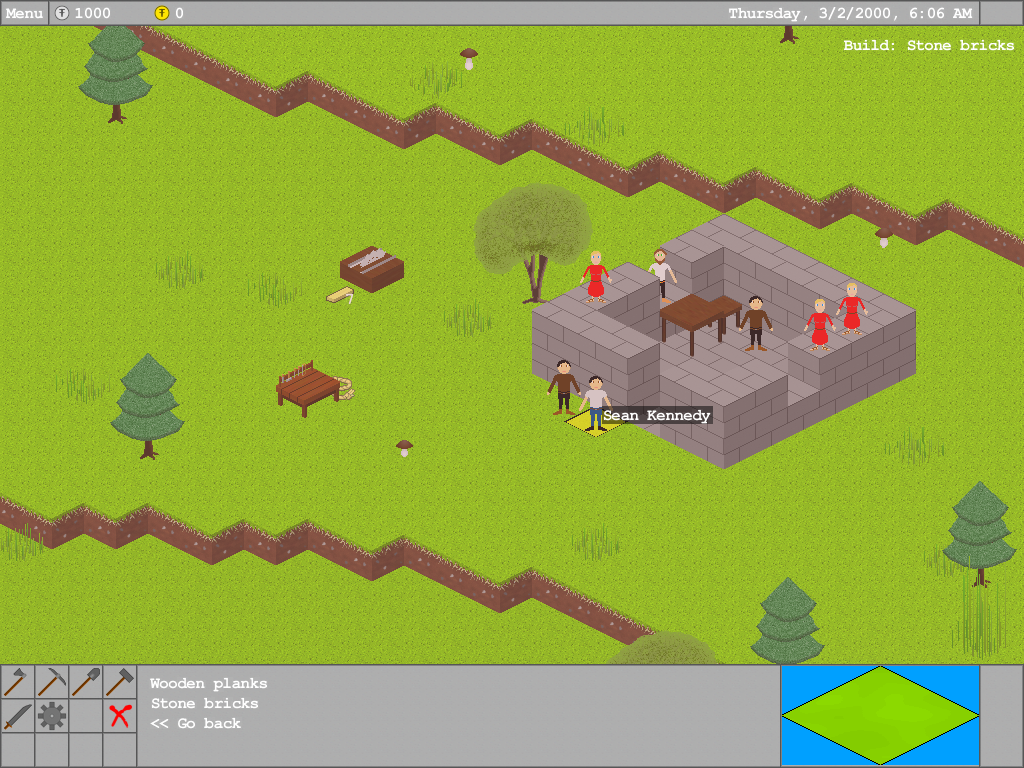Viewport: 1024px width, 768px height.
Task: Click the island minimap
Action: 880,714
